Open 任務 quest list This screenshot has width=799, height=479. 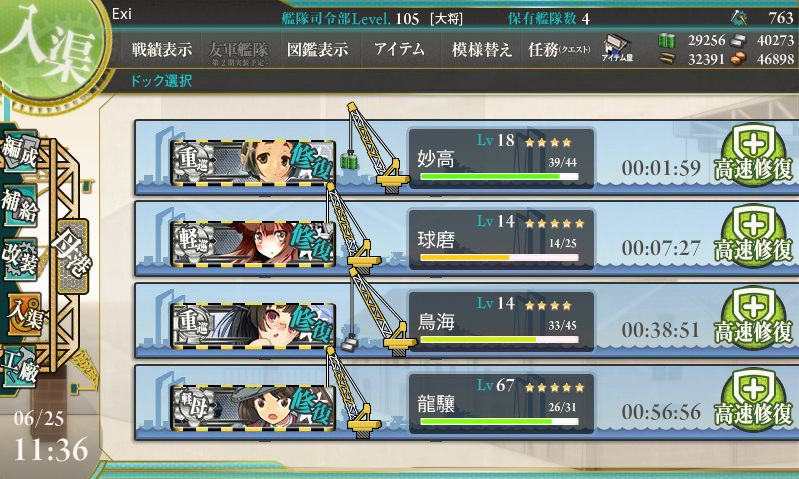(560, 50)
